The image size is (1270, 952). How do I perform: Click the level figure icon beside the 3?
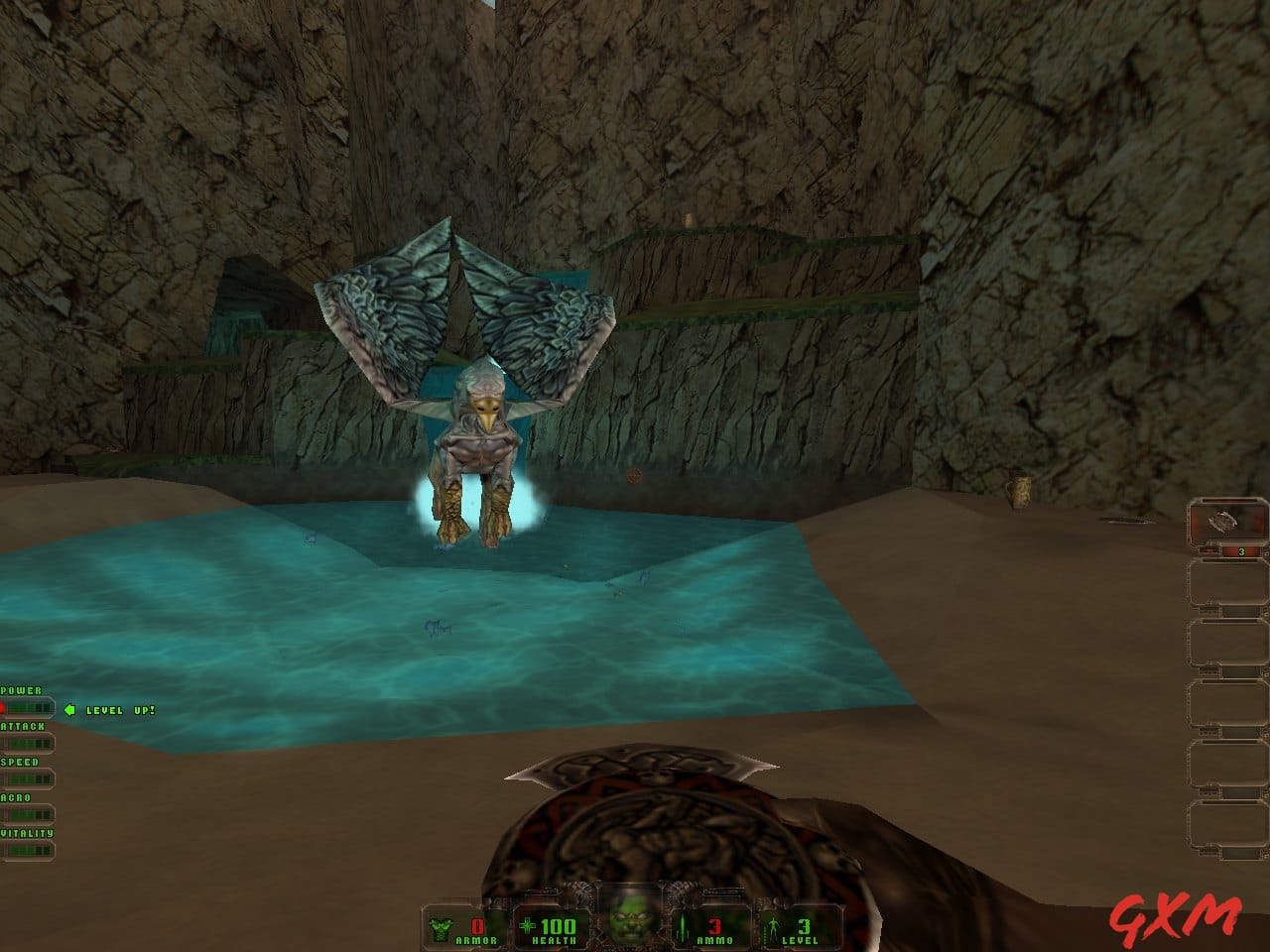[773, 925]
